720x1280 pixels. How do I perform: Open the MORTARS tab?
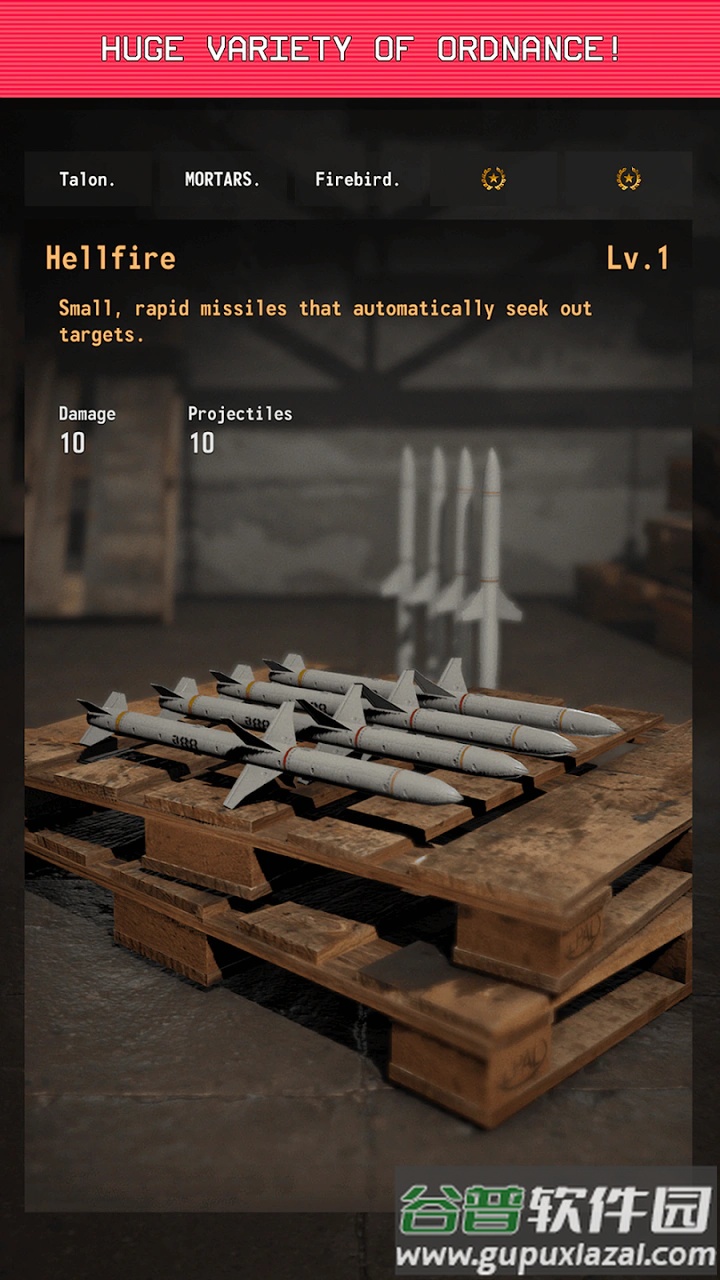click(x=222, y=180)
